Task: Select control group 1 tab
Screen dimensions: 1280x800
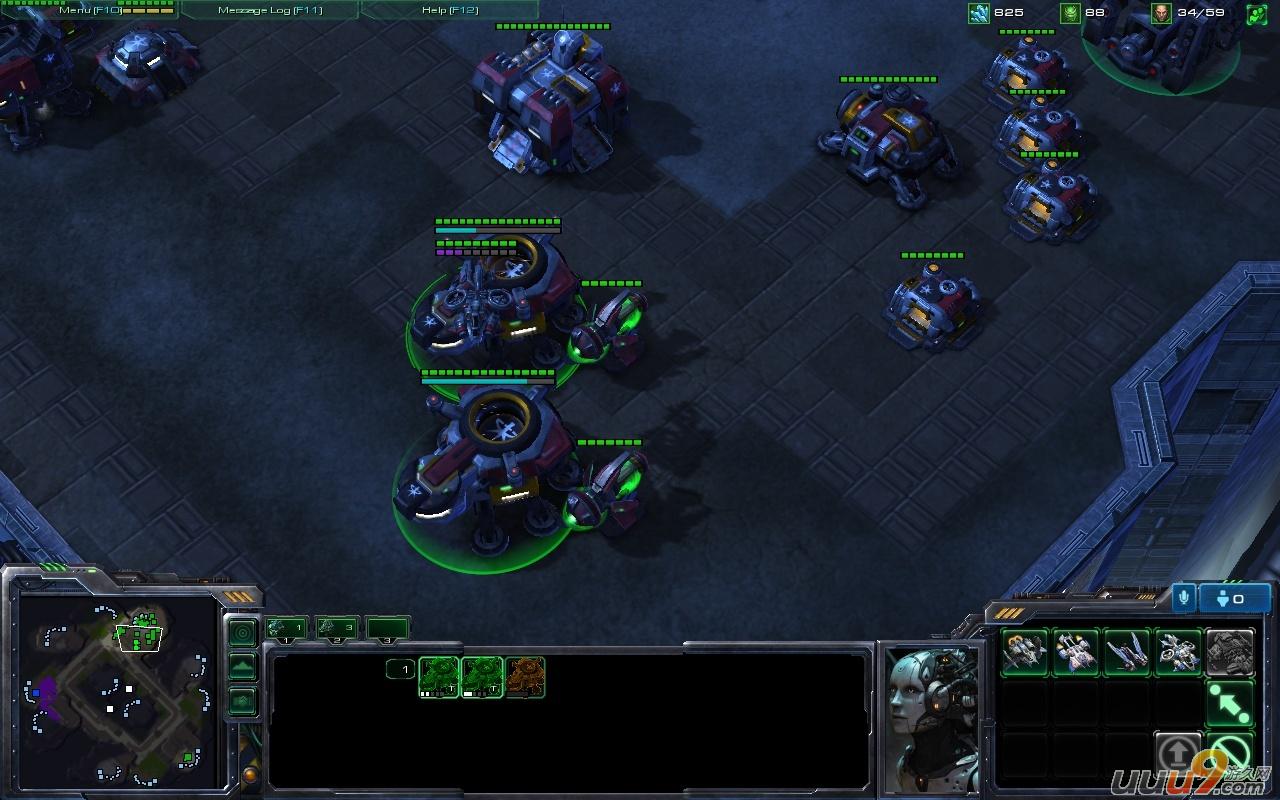Action: [287, 628]
